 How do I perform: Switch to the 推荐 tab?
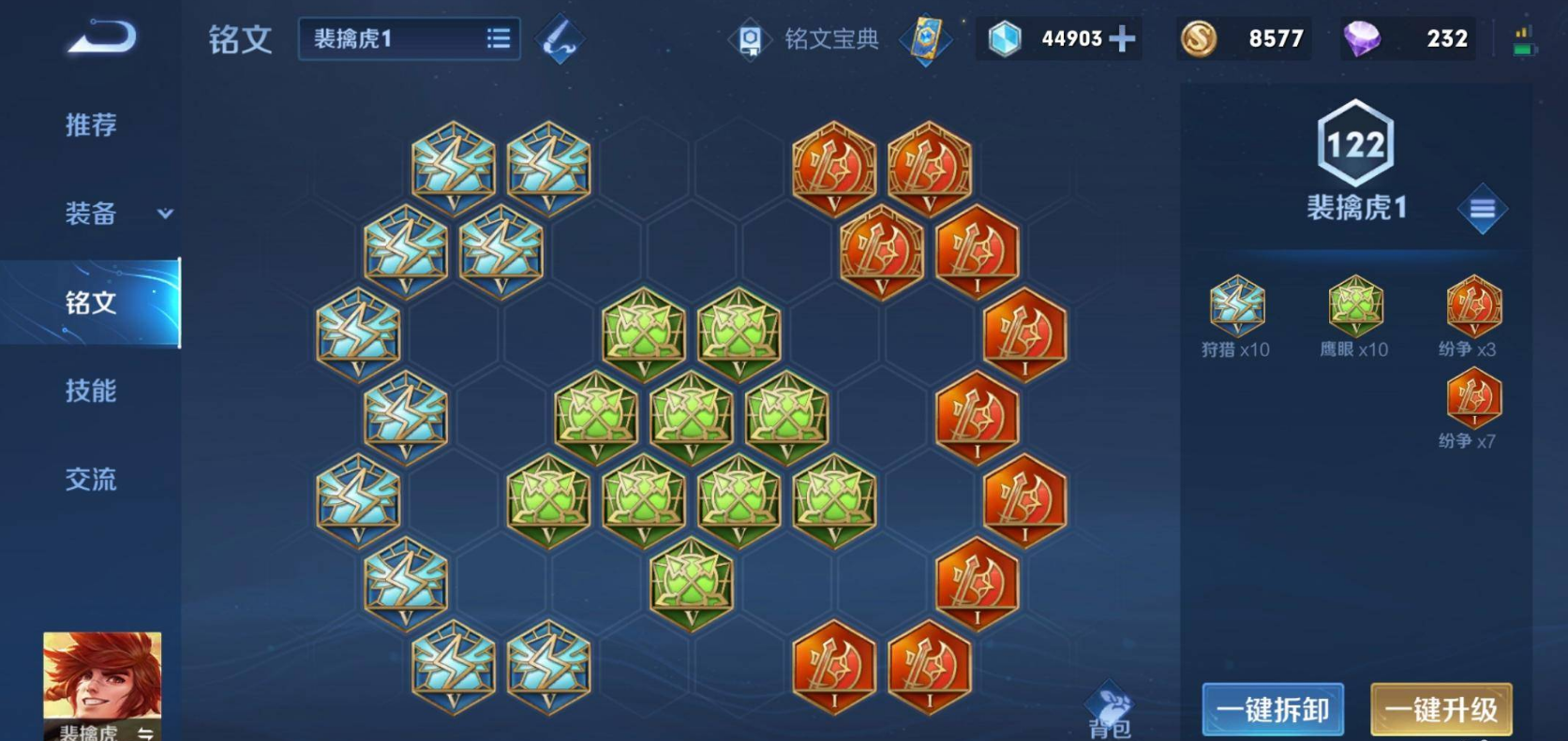coord(91,125)
